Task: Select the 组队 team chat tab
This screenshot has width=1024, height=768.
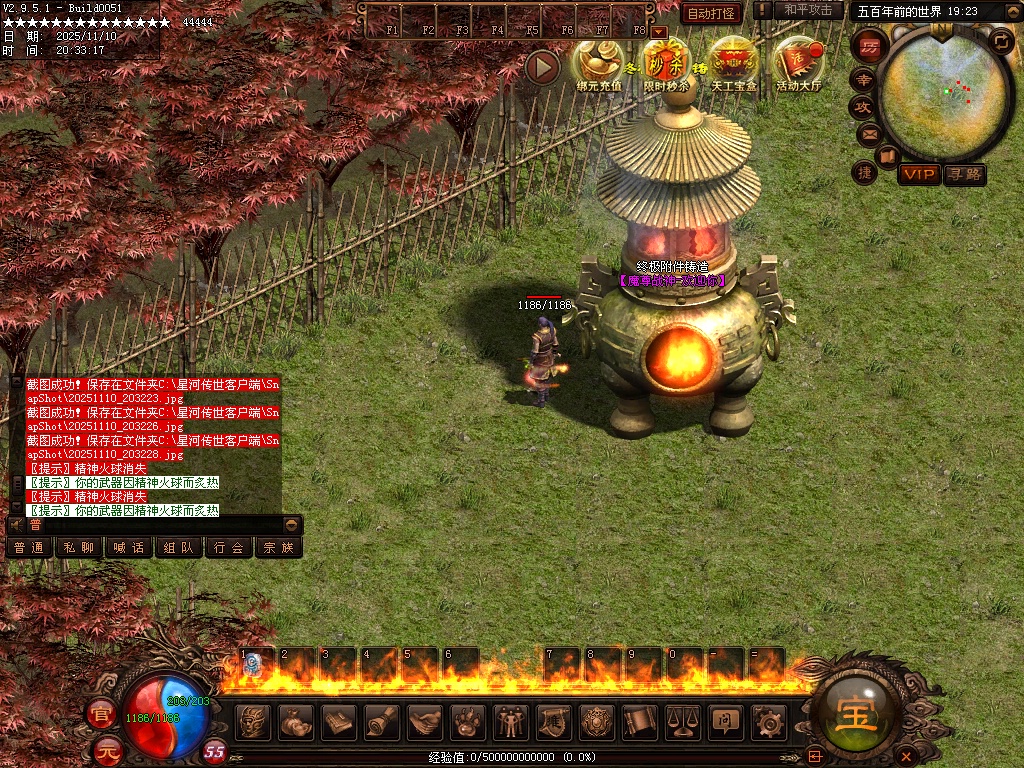Action: pos(179,547)
